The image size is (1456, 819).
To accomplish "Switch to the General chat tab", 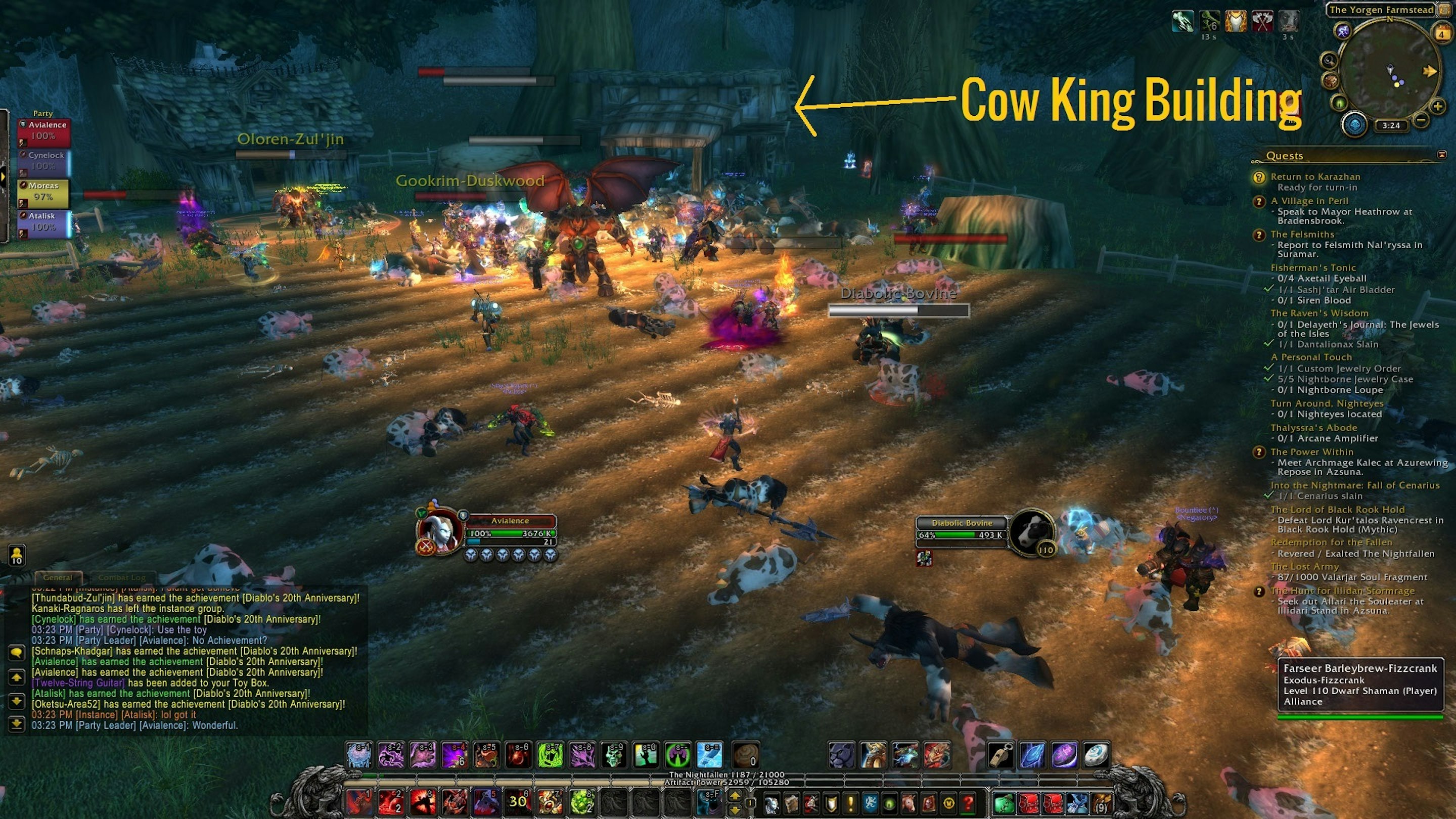I will tap(58, 578).
